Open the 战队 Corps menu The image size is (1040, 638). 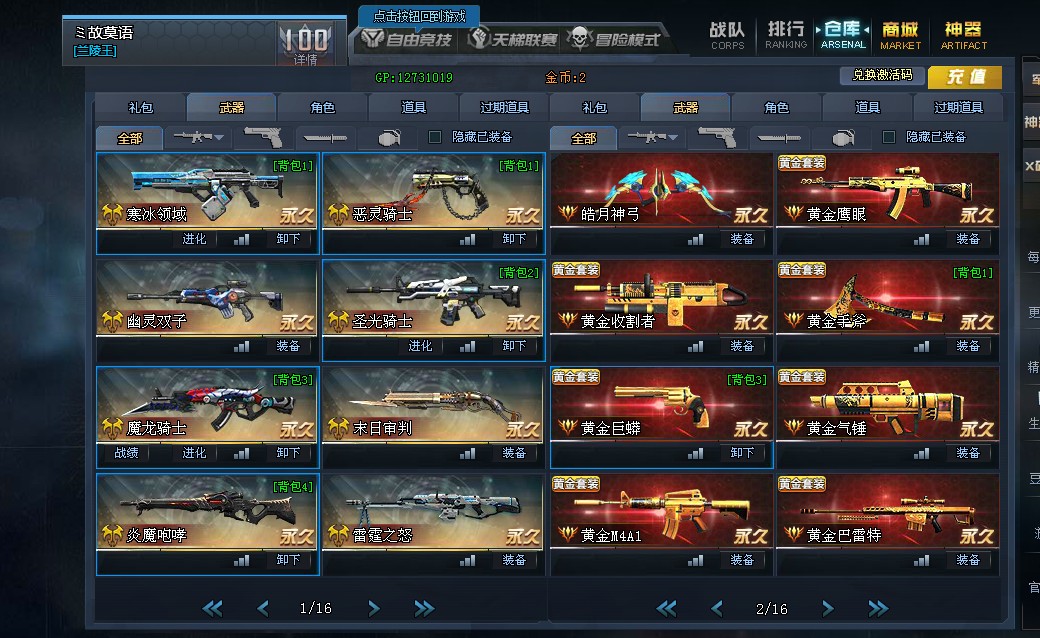point(727,35)
